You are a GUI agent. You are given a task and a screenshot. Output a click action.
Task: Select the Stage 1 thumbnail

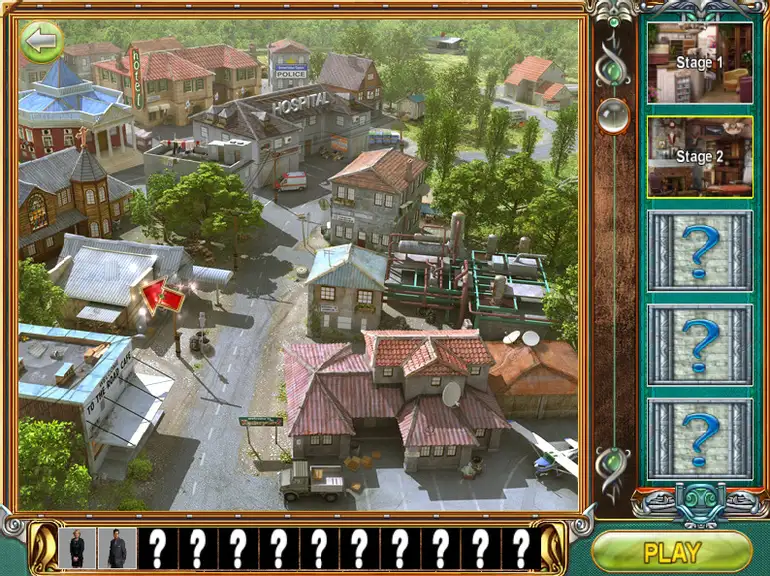click(699, 62)
